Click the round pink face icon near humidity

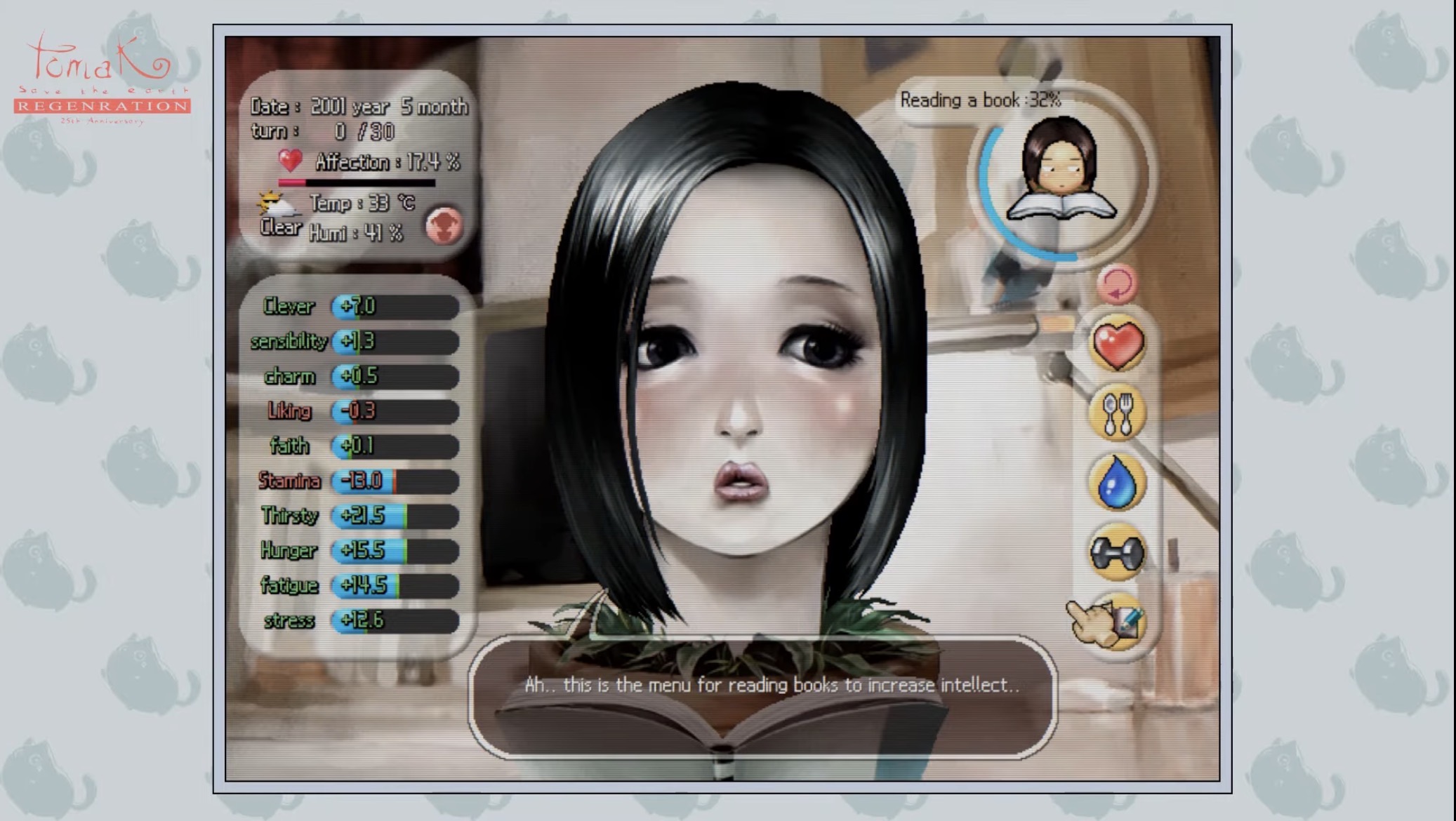[444, 226]
